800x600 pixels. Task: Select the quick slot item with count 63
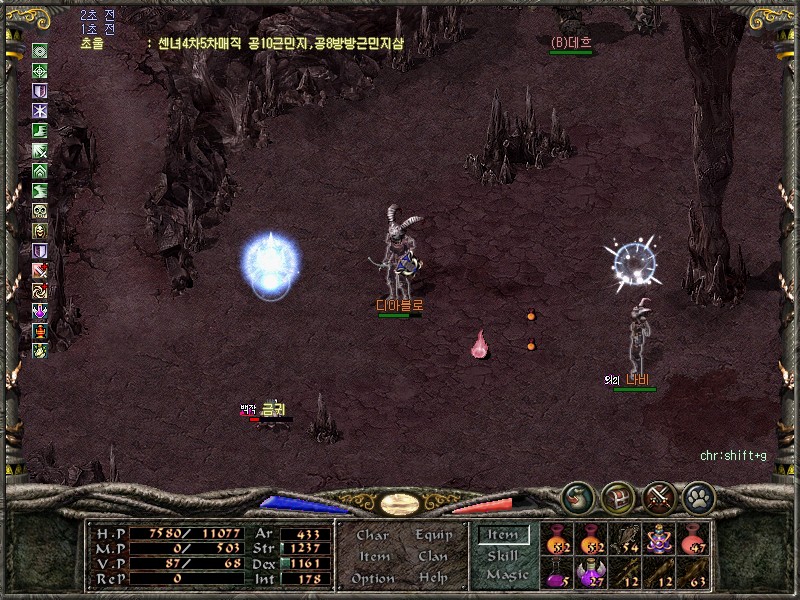(693, 573)
